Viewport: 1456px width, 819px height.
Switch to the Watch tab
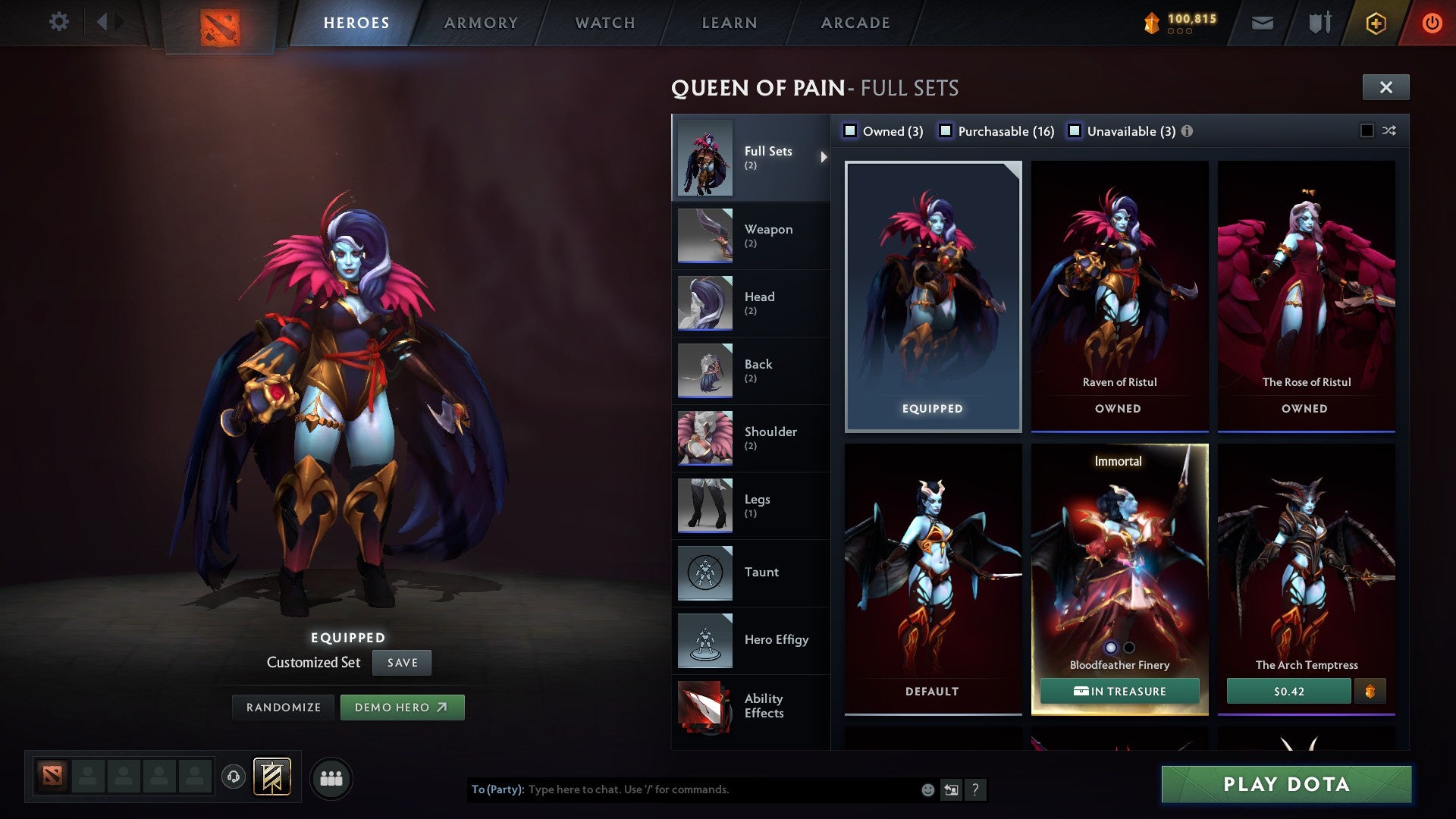[x=605, y=23]
